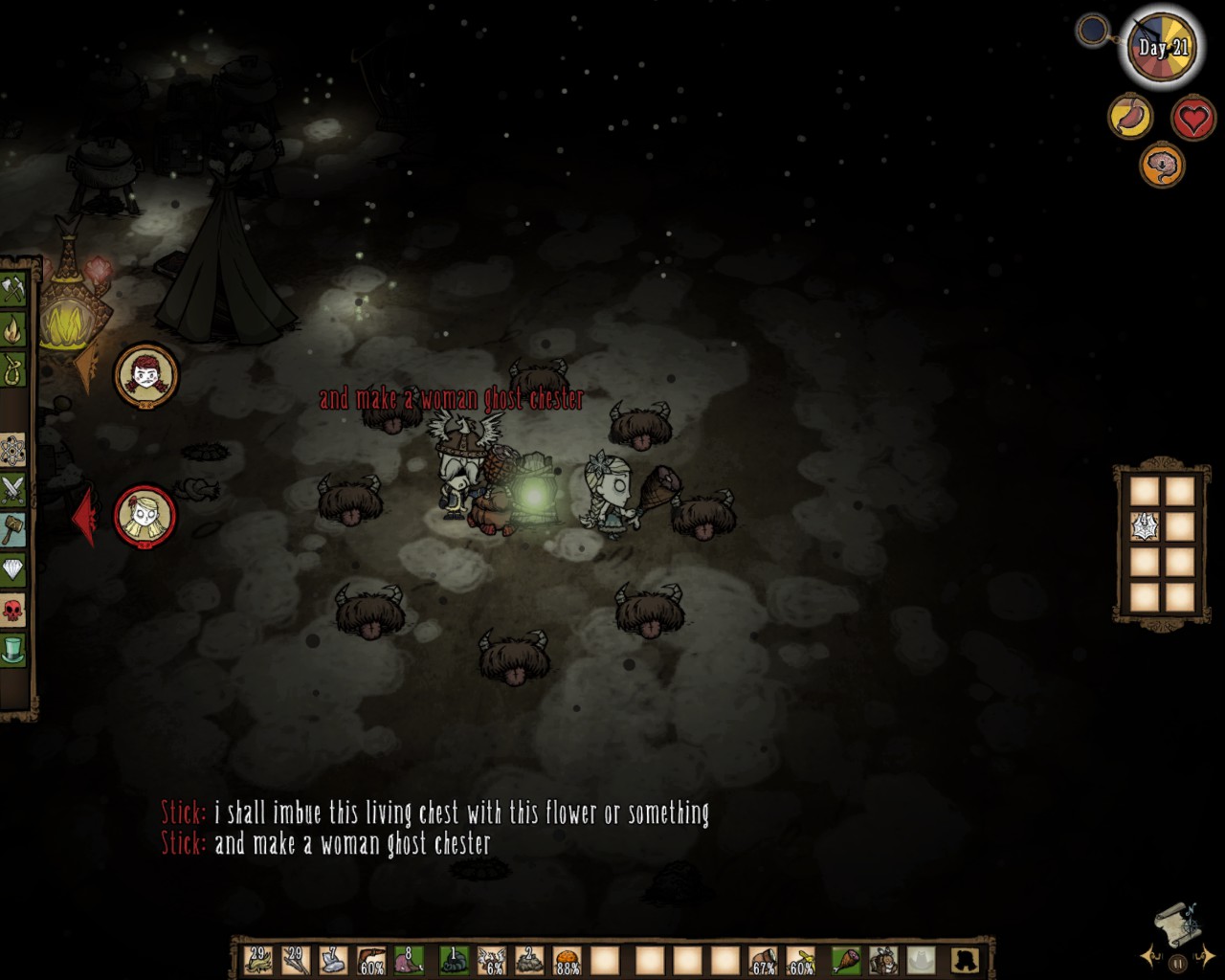Image resolution: width=1225 pixels, height=980 pixels.
Task: Click the dark head equipment slot
Action: pos(964,959)
